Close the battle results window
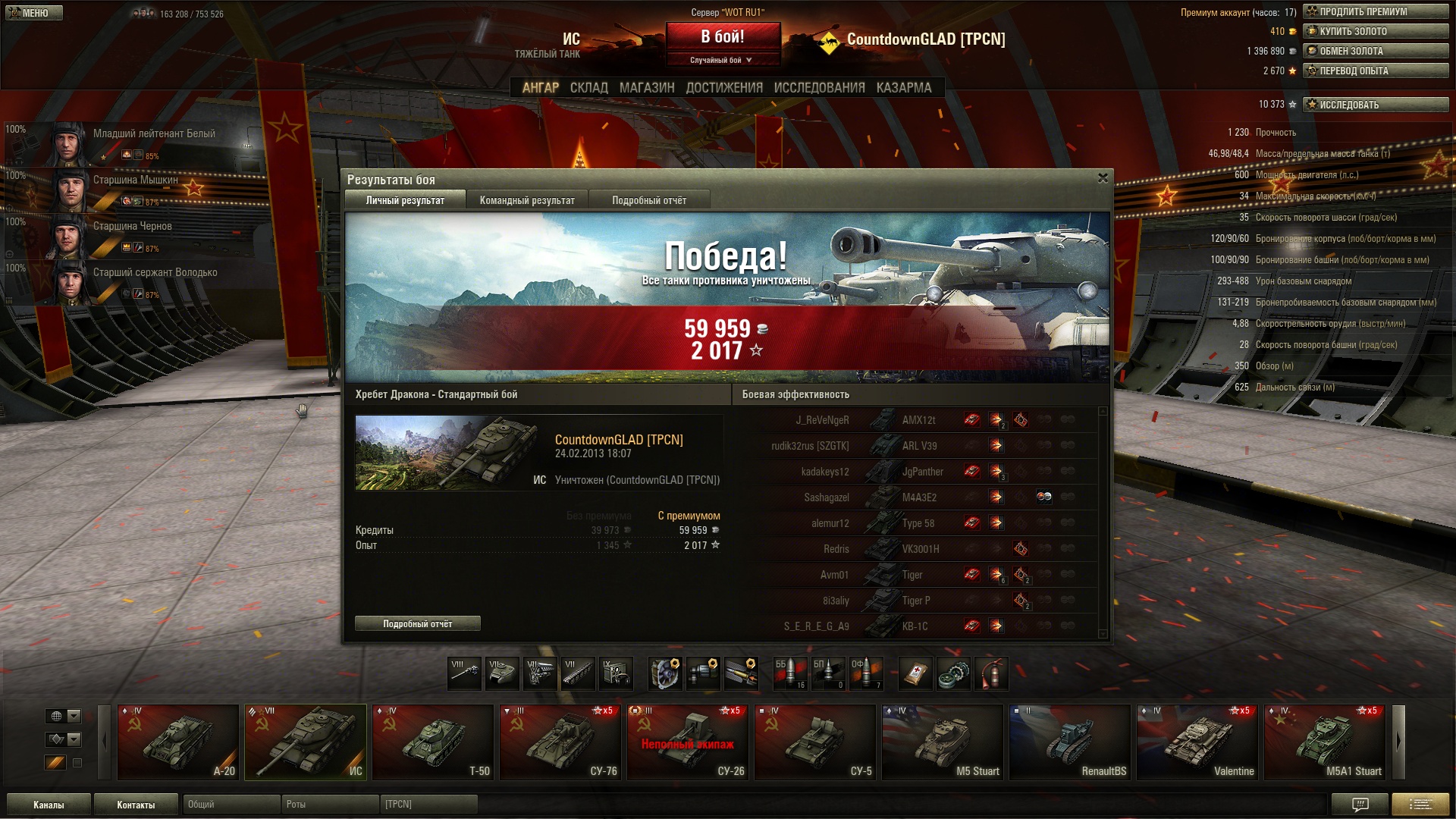Screen dimensions: 1456x819 tap(1103, 178)
